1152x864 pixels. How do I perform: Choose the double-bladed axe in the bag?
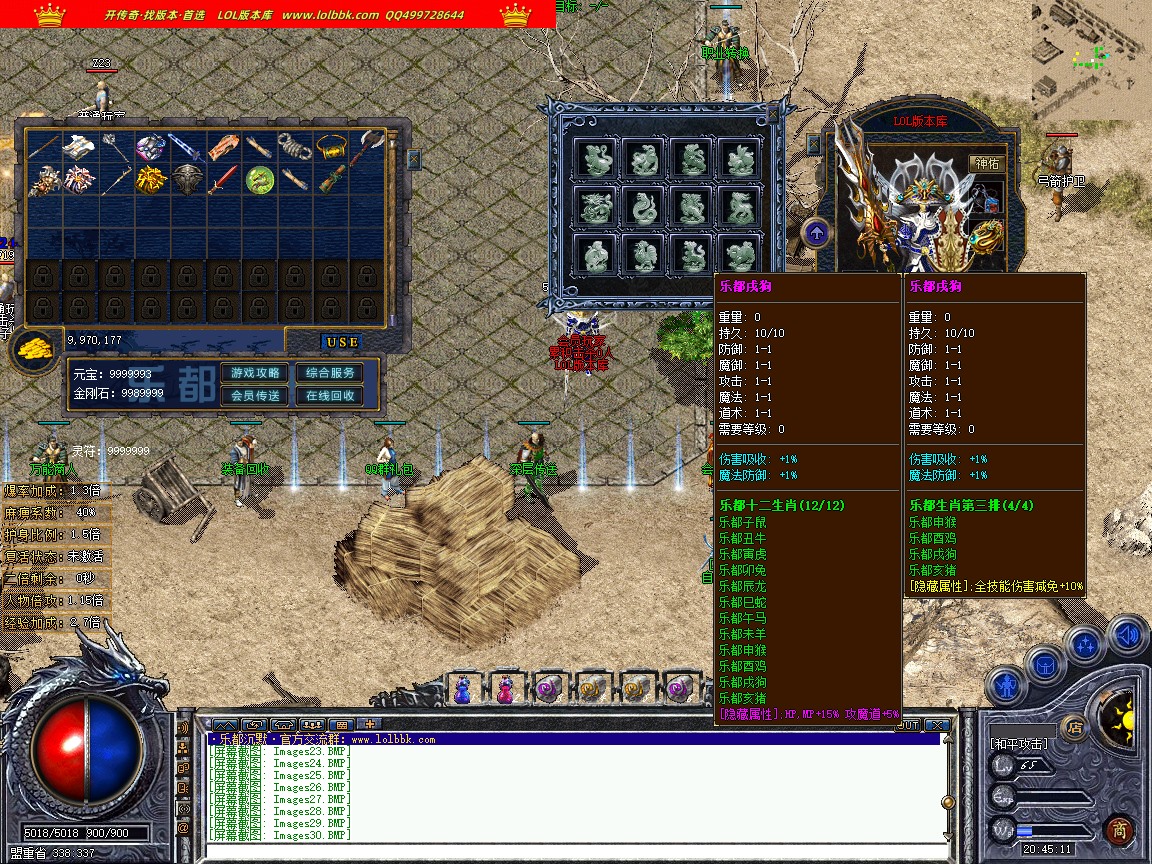370,147
